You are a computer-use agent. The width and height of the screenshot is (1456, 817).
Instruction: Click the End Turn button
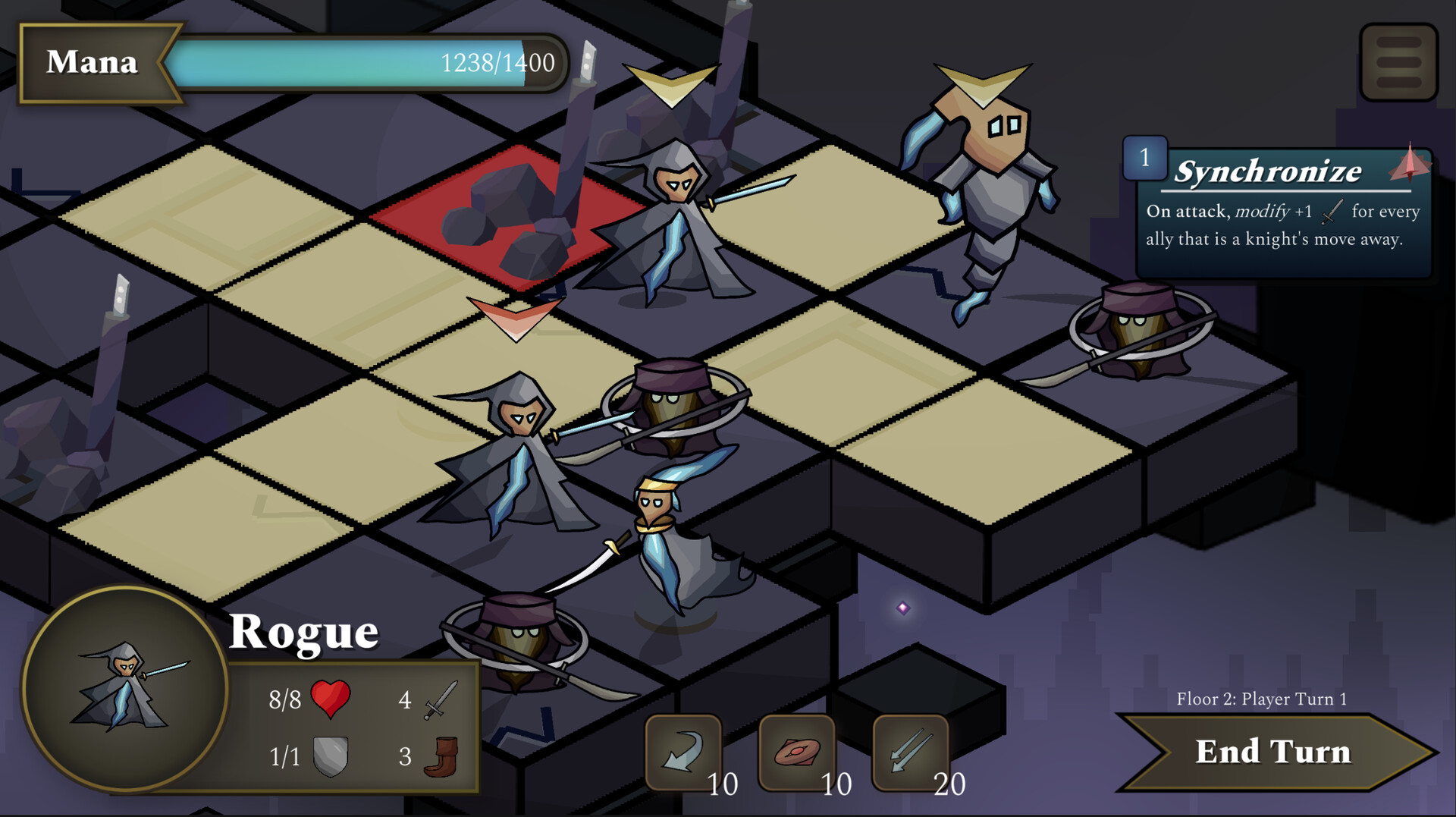click(1272, 752)
